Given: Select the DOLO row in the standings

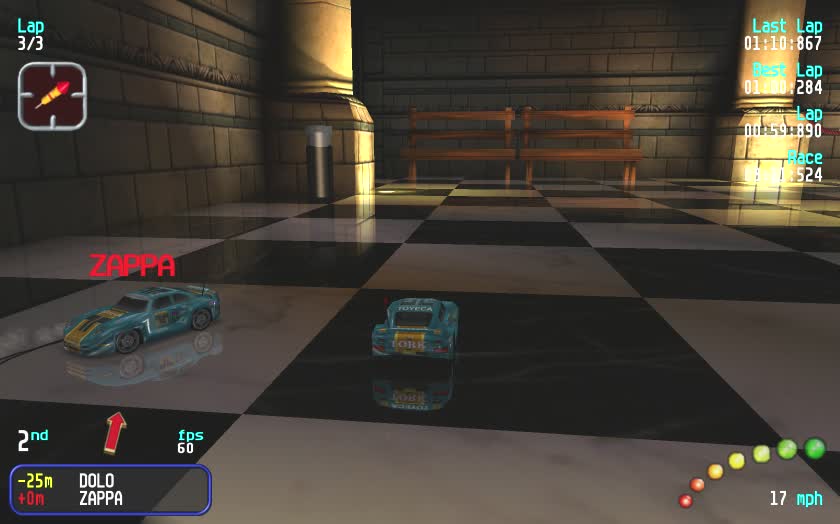Looking at the screenshot, I should pyautogui.click(x=96, y=481).
